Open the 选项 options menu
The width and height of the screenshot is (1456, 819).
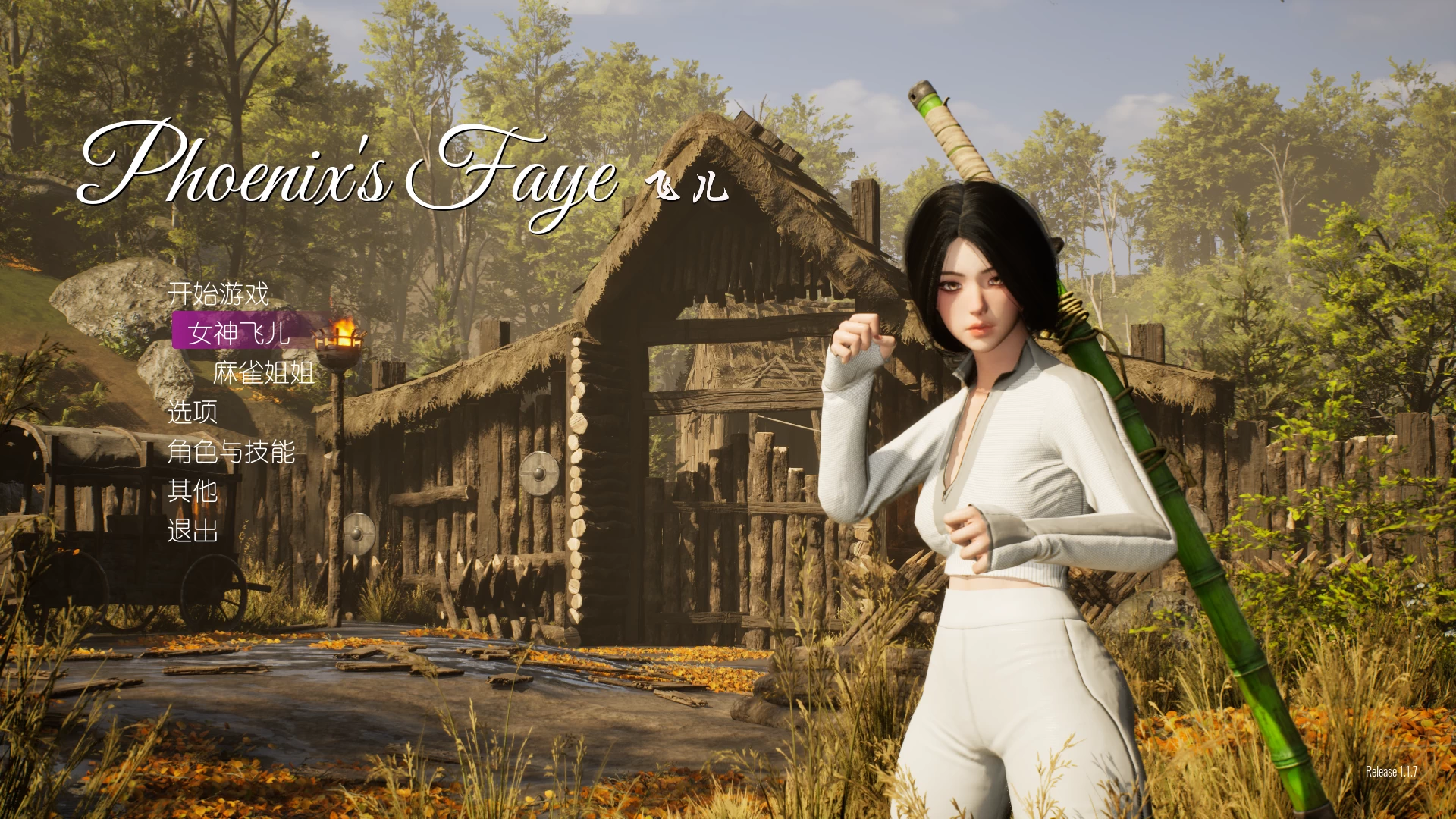pos(193,412)
